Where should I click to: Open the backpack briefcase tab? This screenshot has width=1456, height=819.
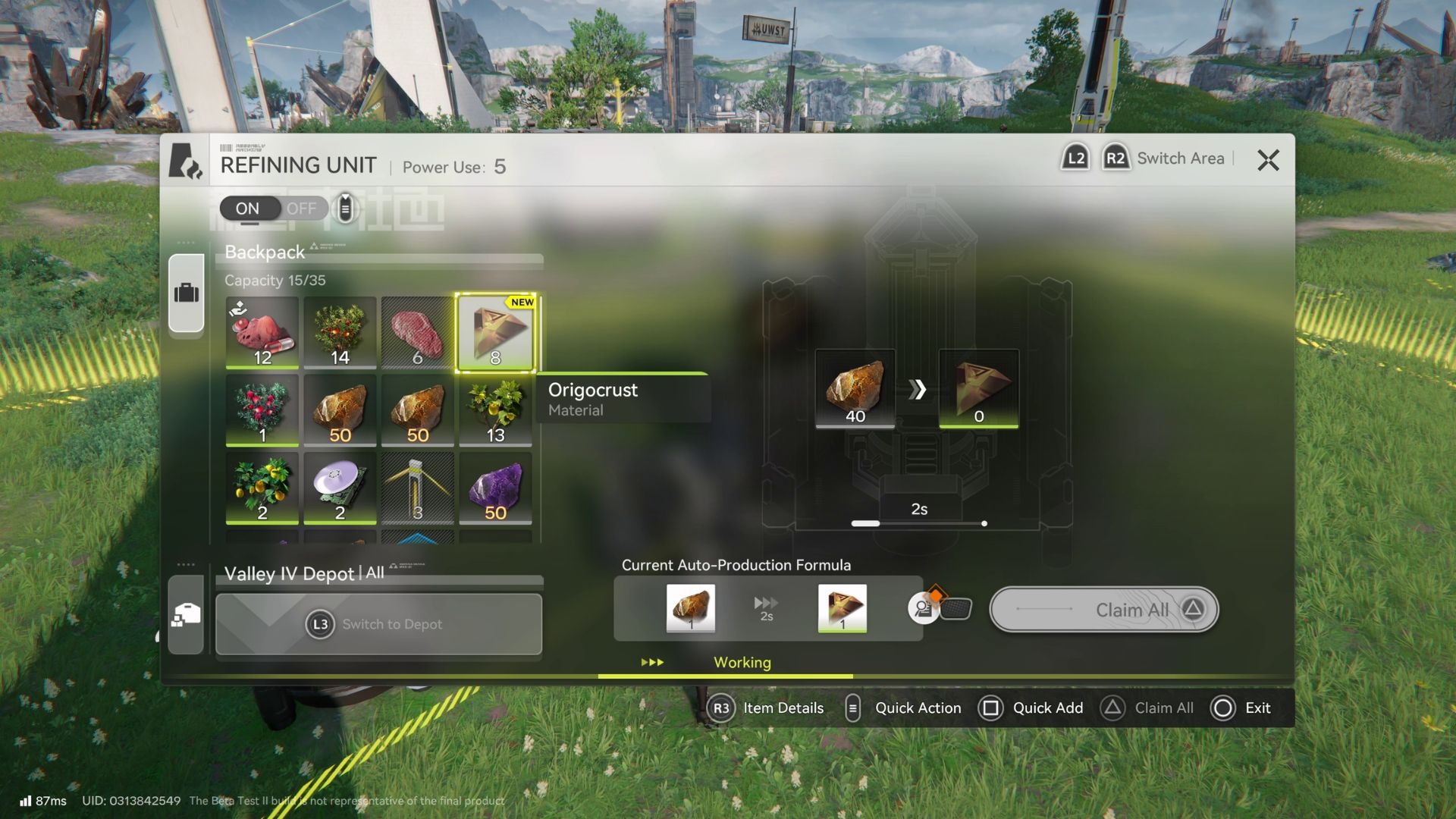187,293
